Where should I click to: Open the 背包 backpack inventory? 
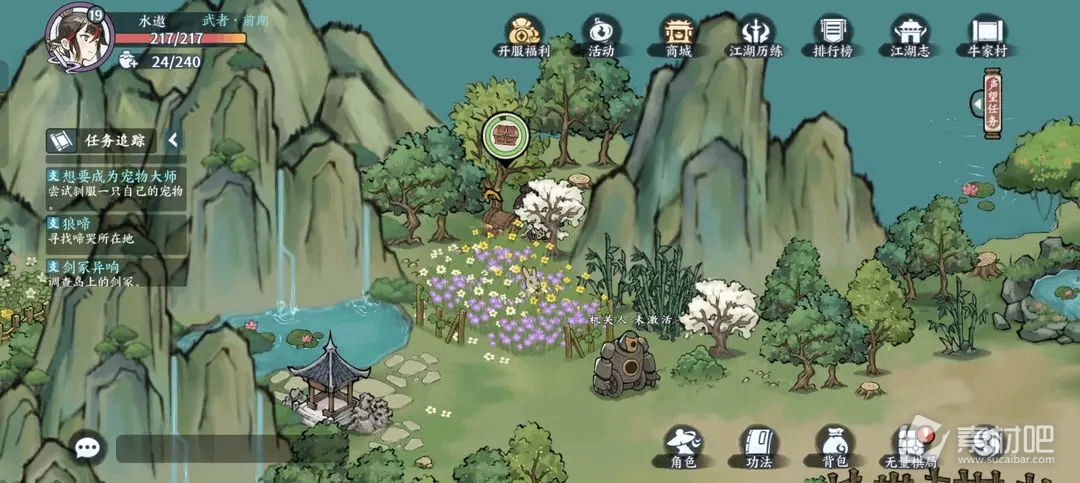pos(834,446)
